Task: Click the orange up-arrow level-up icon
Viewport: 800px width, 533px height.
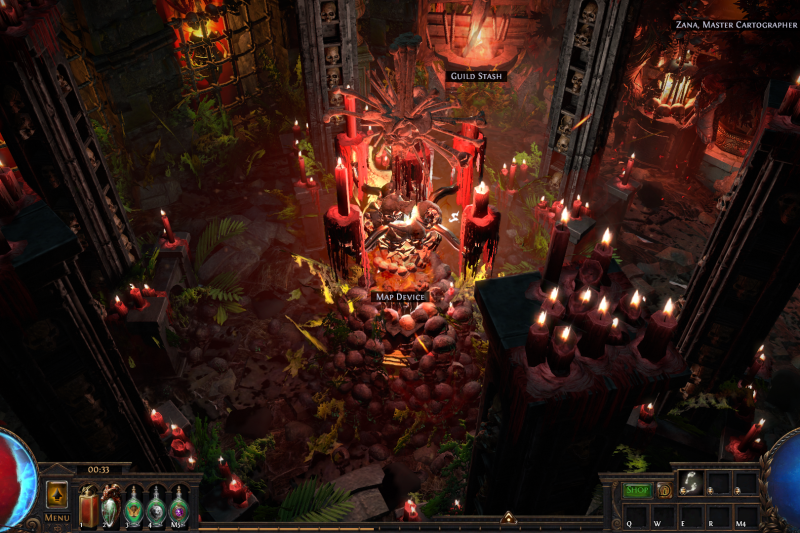Action: 57,494
